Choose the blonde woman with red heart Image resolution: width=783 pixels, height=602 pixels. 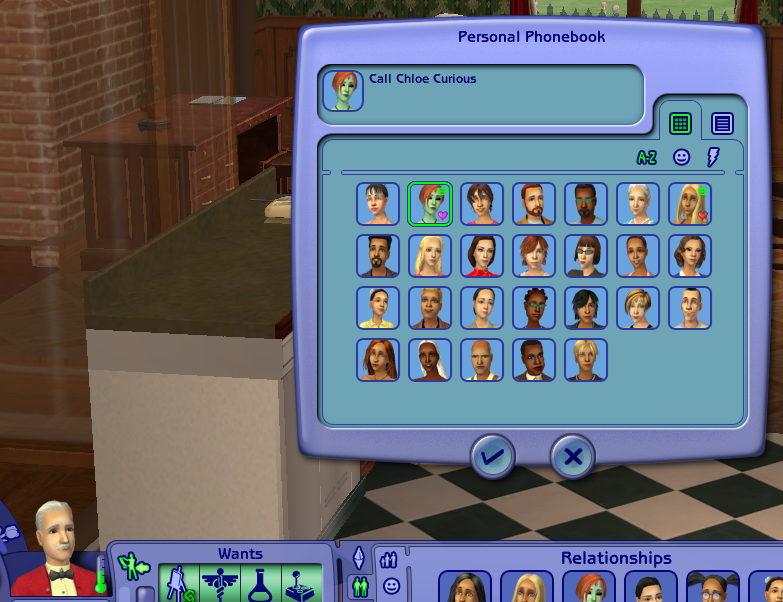coord(690,204)
